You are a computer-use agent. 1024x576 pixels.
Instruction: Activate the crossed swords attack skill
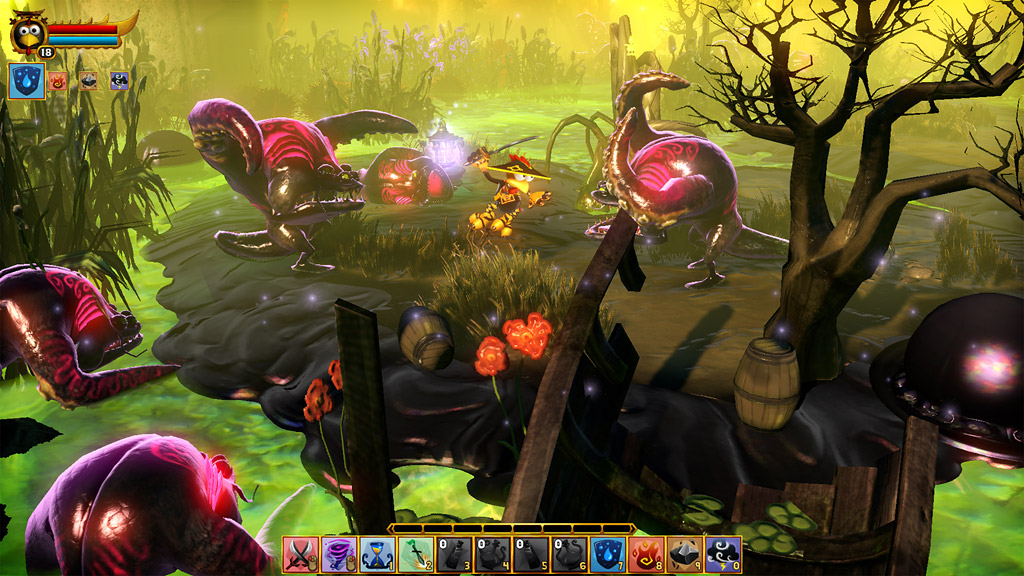(301, 553)
